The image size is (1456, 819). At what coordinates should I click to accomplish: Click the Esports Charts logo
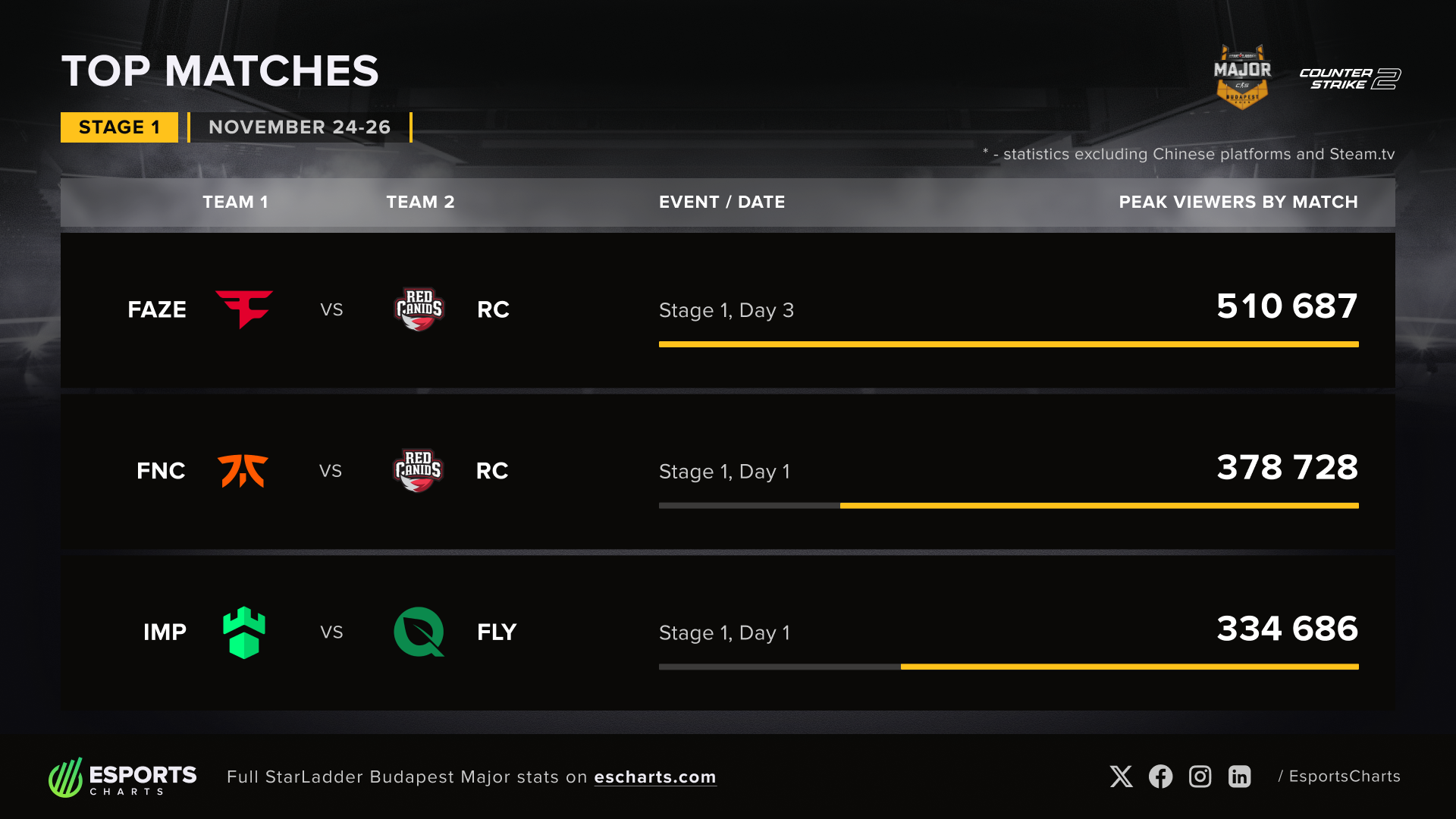click(123, 777)
